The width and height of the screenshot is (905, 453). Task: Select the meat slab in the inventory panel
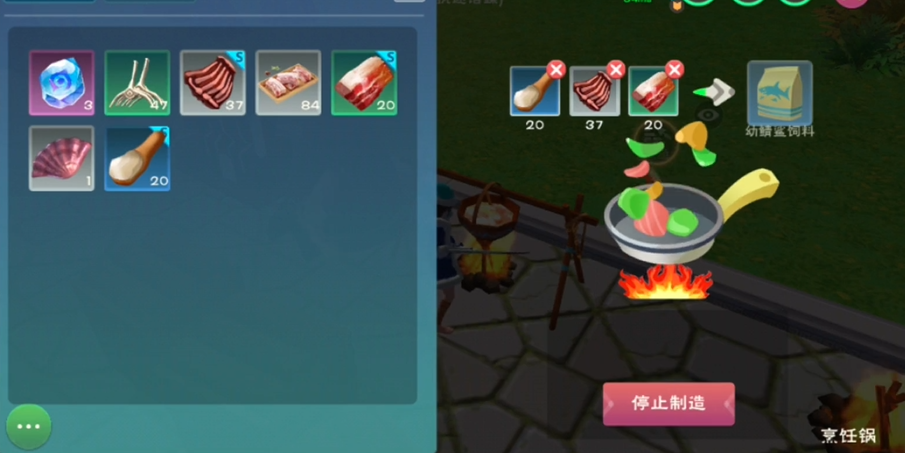coord(364,83)
